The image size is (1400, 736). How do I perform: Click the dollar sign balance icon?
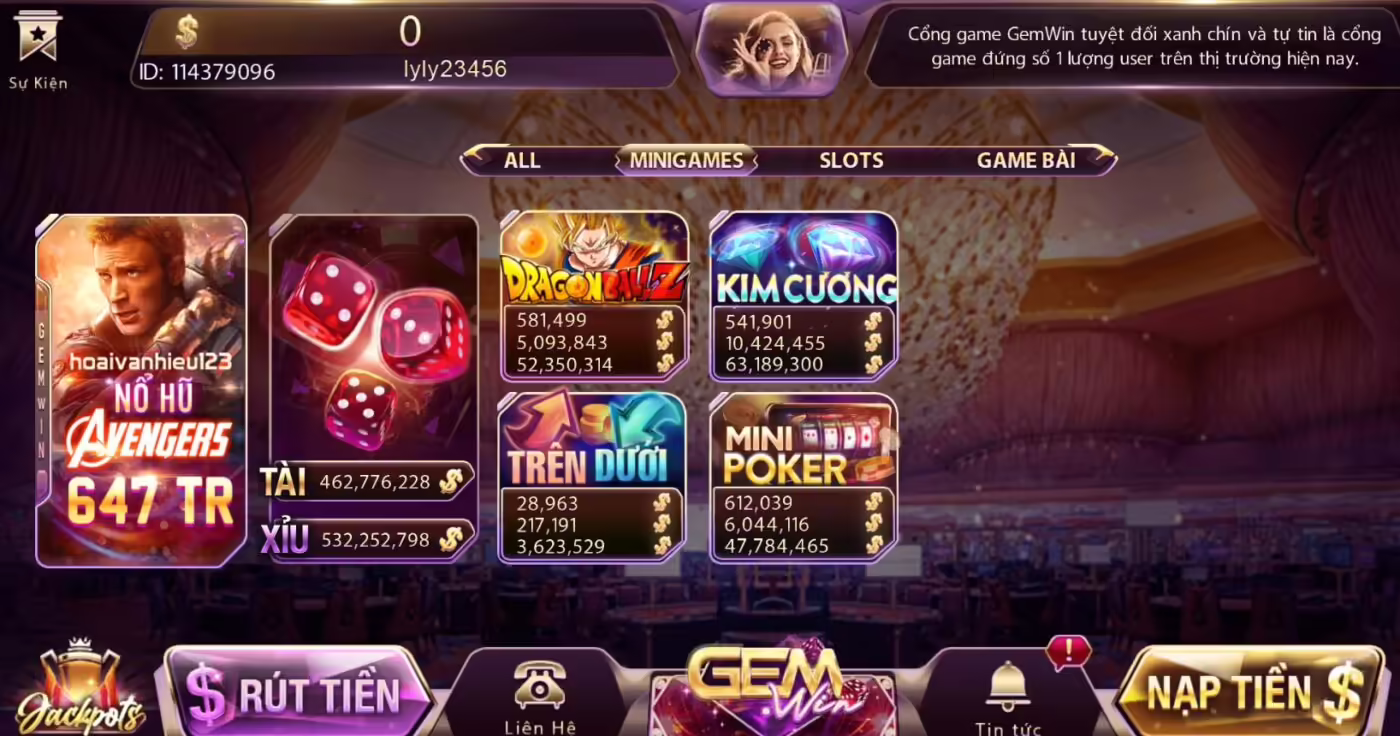186,32
